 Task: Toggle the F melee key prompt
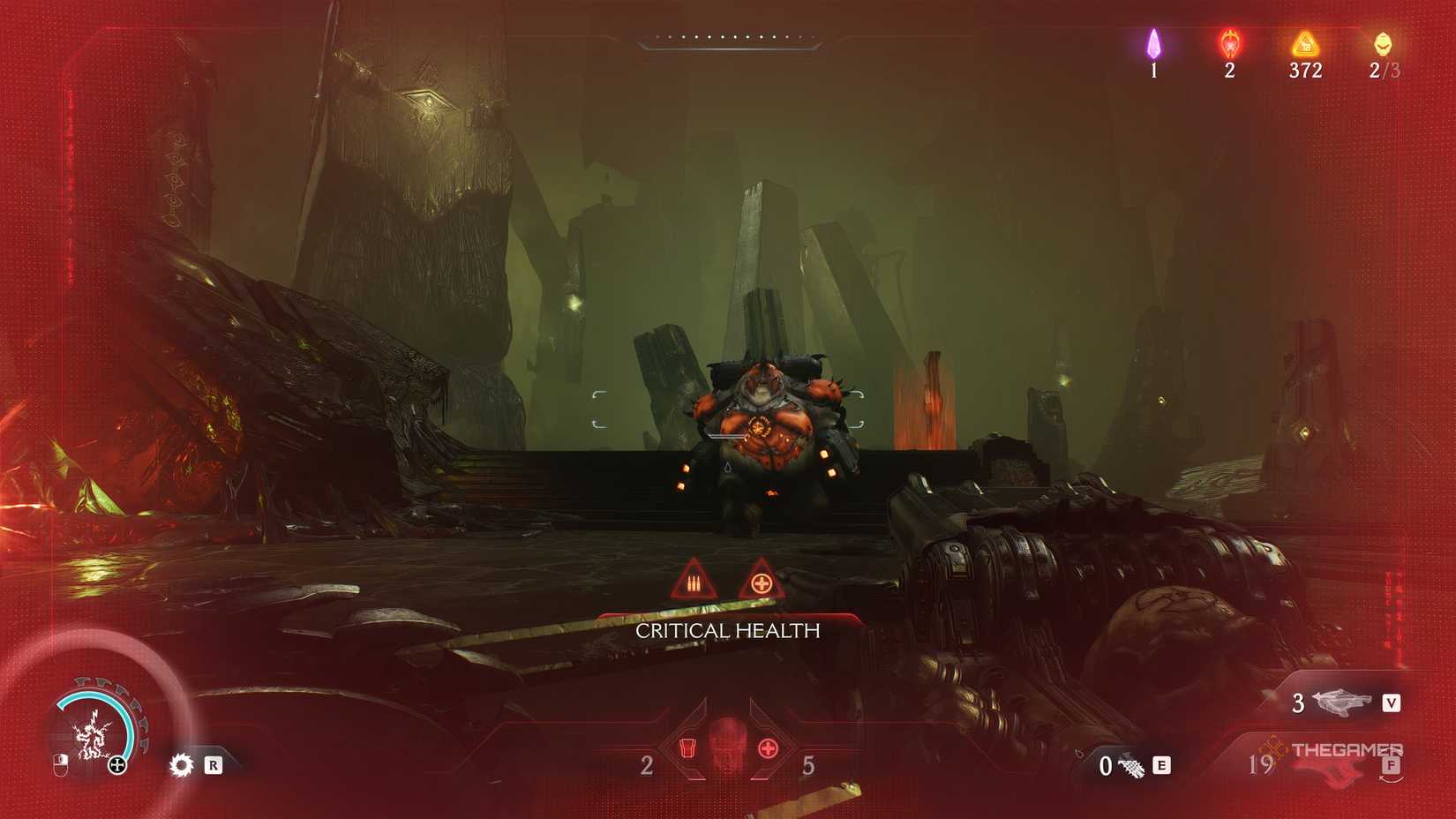tap(1392, 766)
